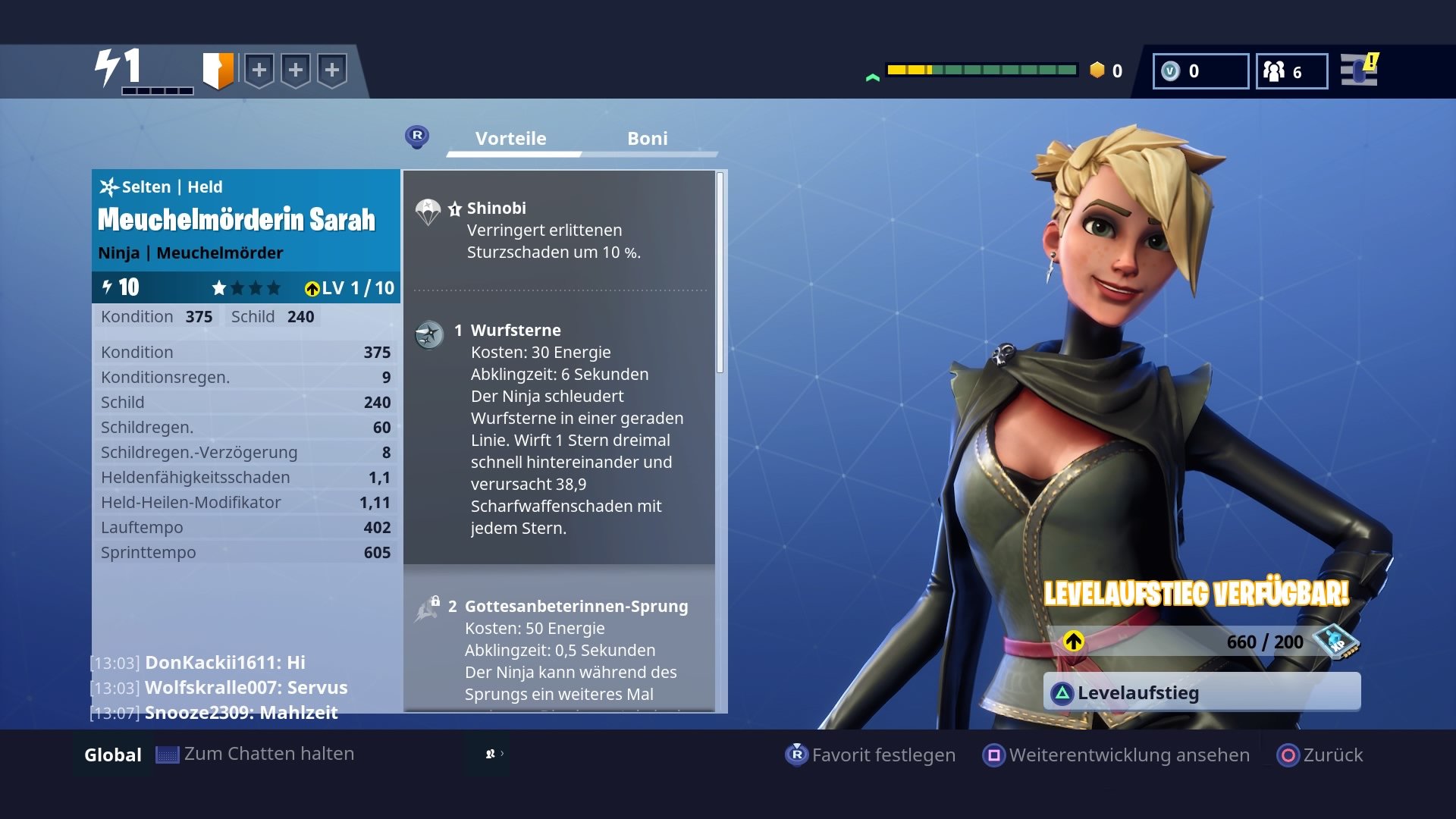Open the rightmost plus badge slot
The width and height of the screenshot is (1456, 819).
[331, 70]
